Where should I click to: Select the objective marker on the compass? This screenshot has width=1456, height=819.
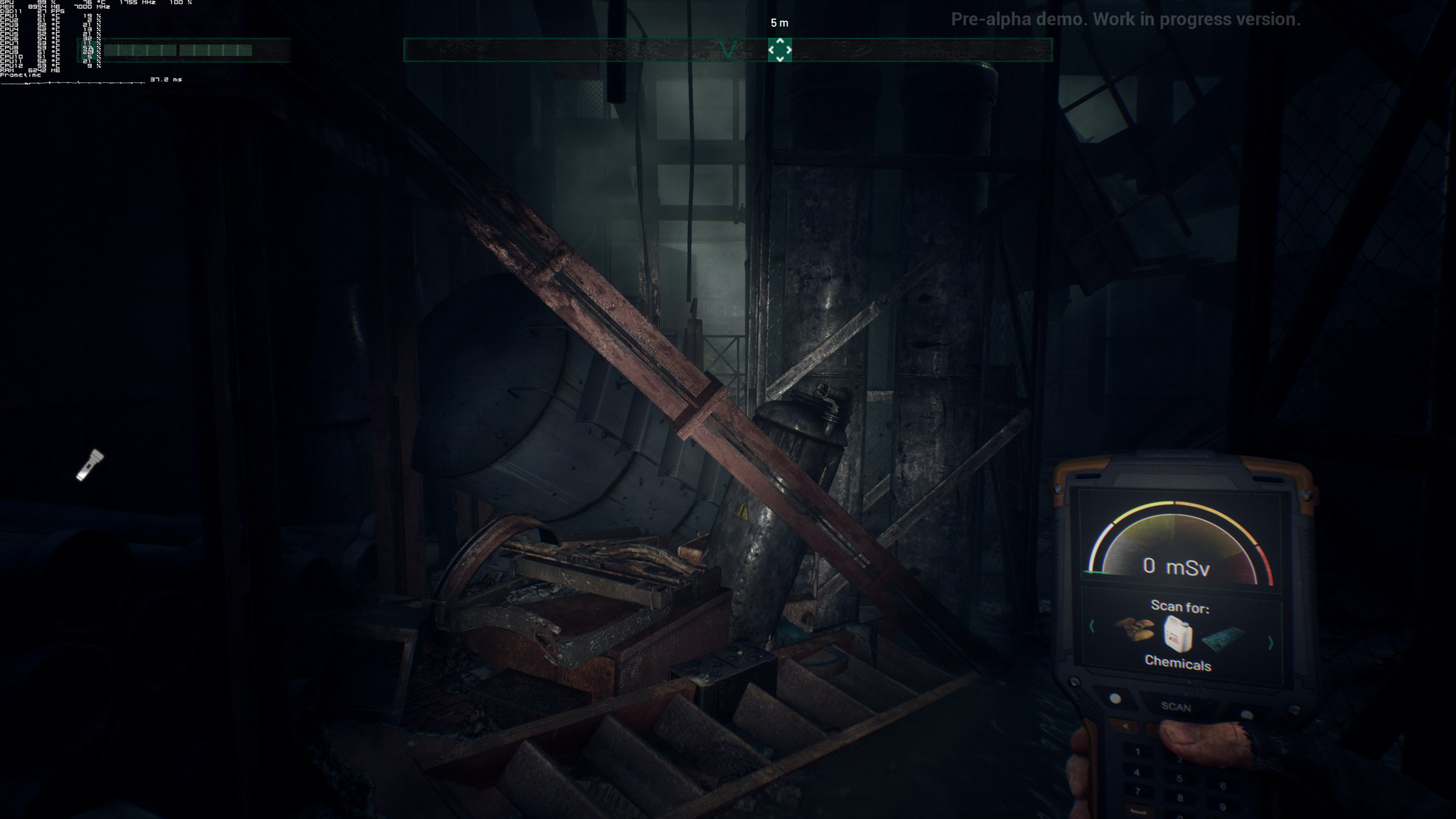(780, 50)
